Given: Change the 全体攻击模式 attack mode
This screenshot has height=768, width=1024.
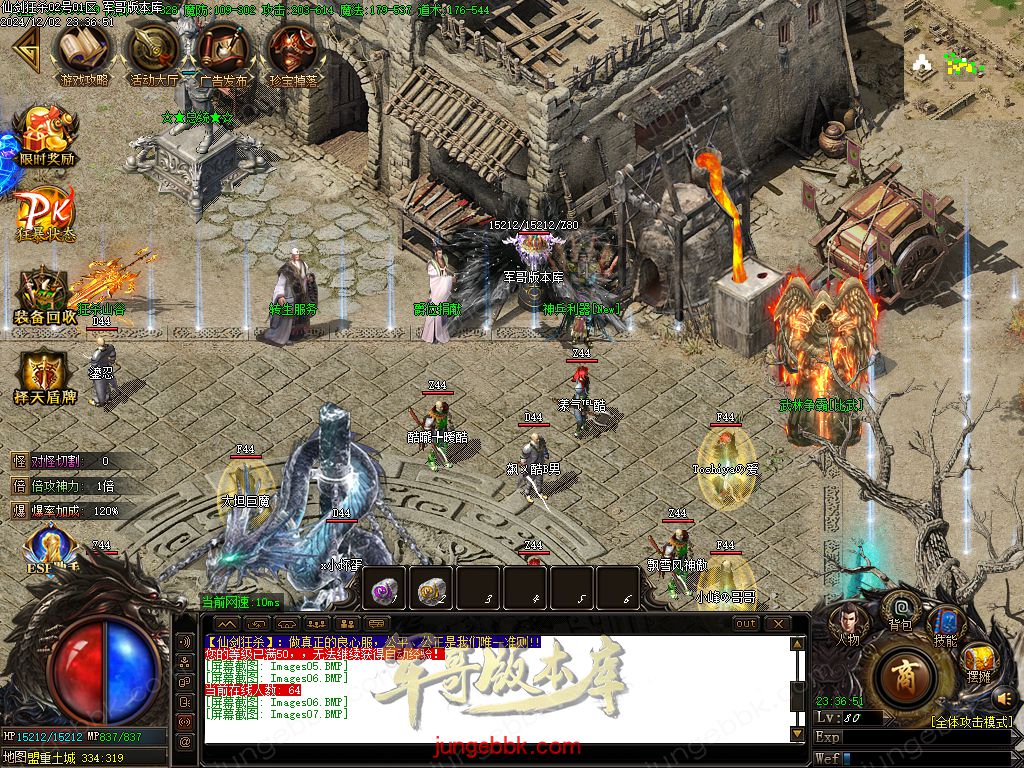Looking at the screenshot, I should [x=970, y=721].
